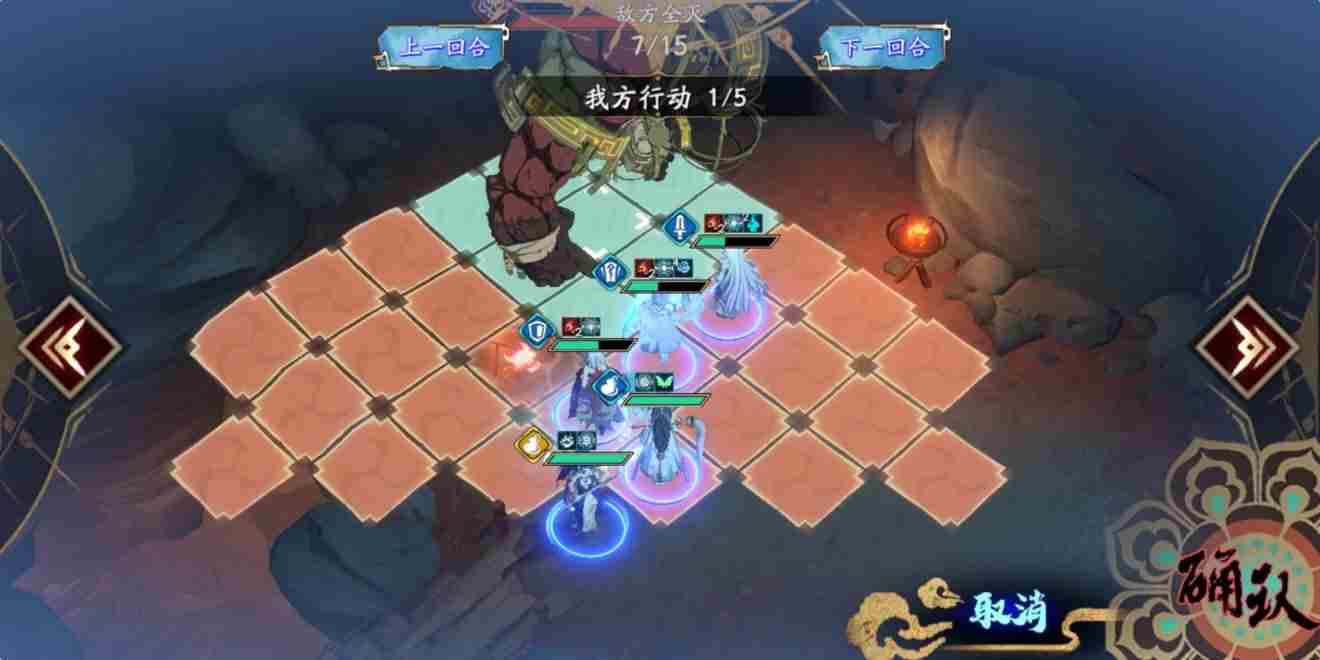Cancel the action with 取消
The height and width of the screenshot is (660, 1320).
(x=1007, y=610)
